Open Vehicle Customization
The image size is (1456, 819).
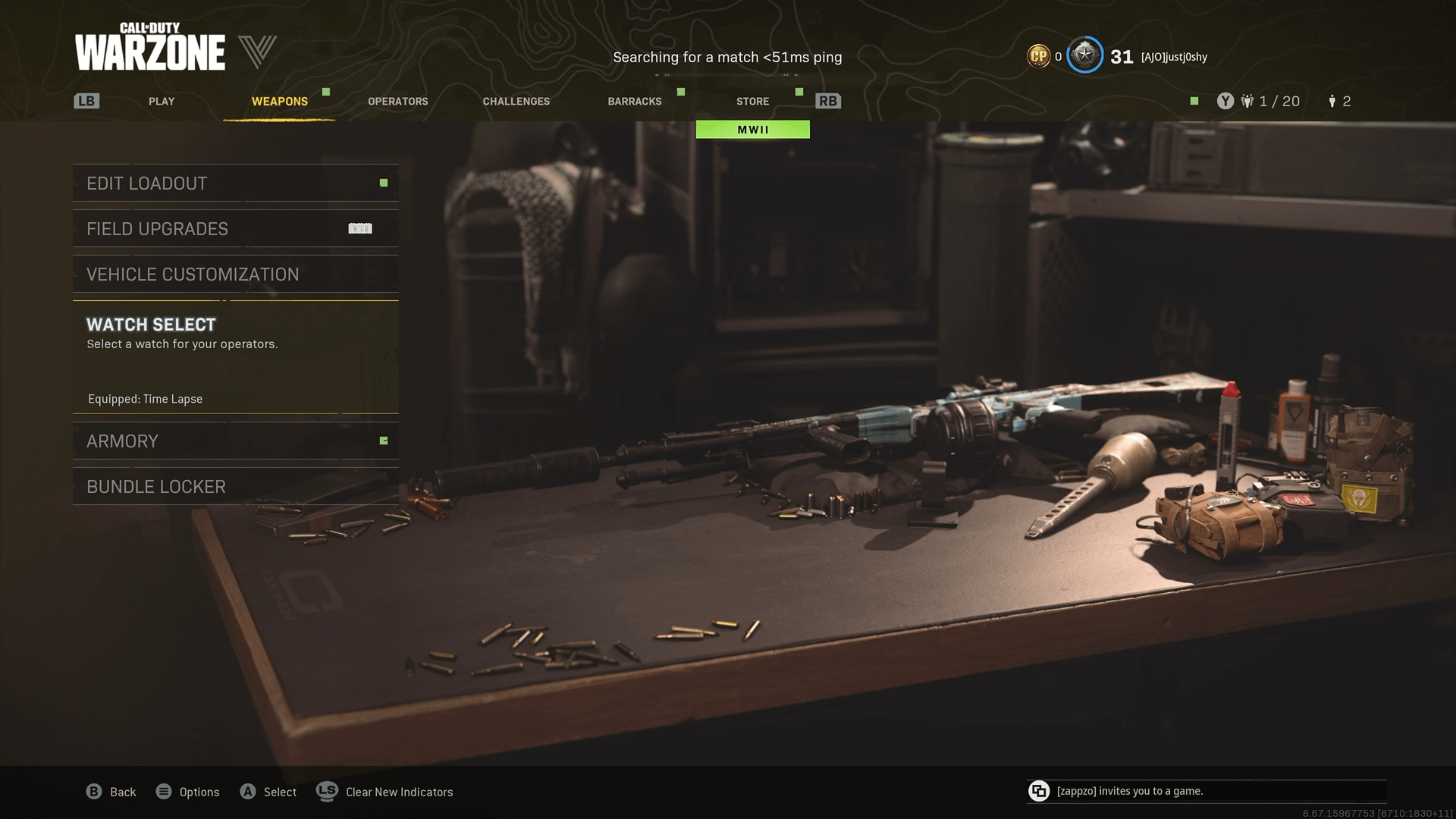235,275
